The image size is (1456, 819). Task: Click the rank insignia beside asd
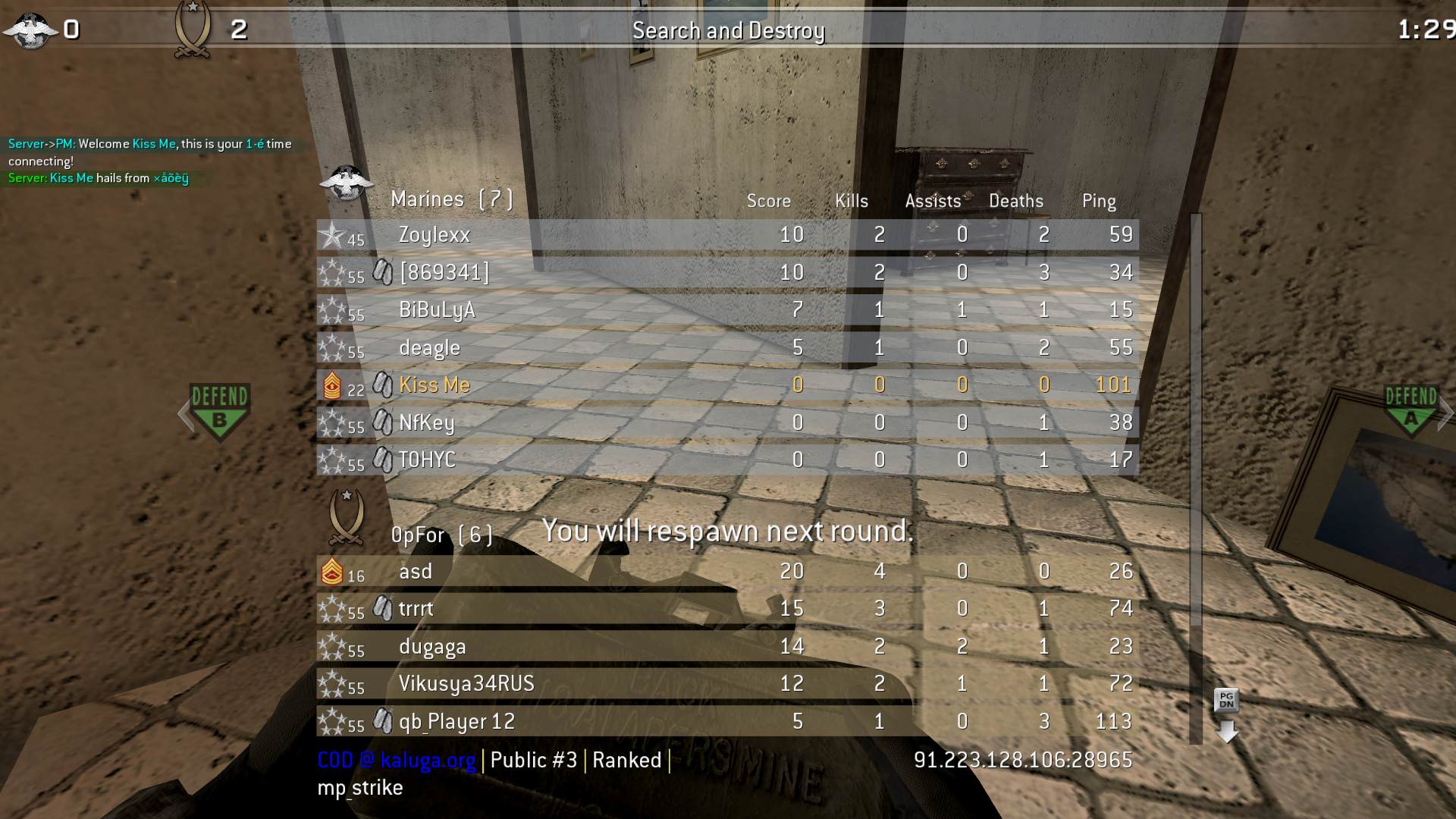(x=332, y=572)
